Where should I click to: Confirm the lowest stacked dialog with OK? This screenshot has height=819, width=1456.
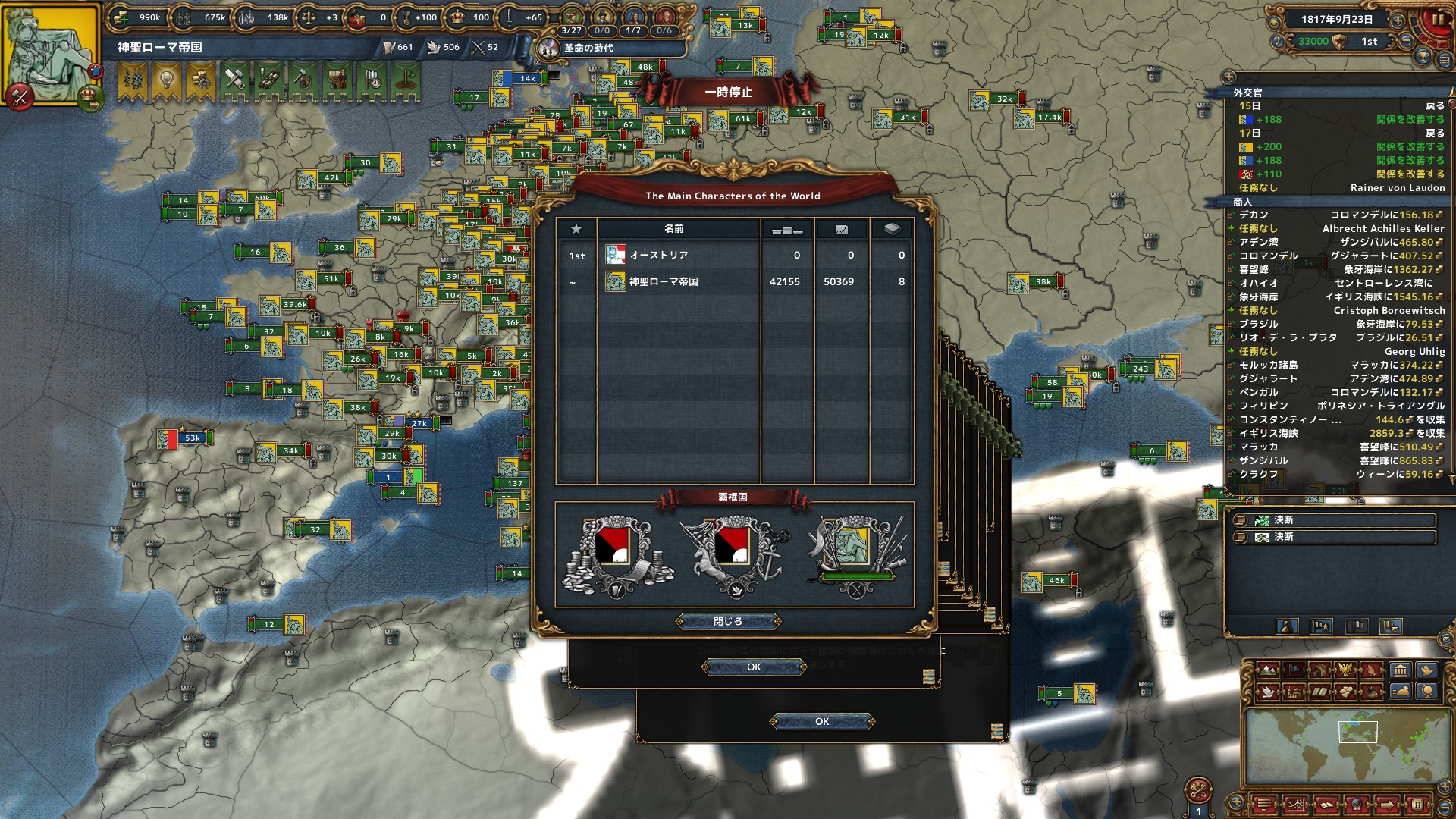click(822, 722)
